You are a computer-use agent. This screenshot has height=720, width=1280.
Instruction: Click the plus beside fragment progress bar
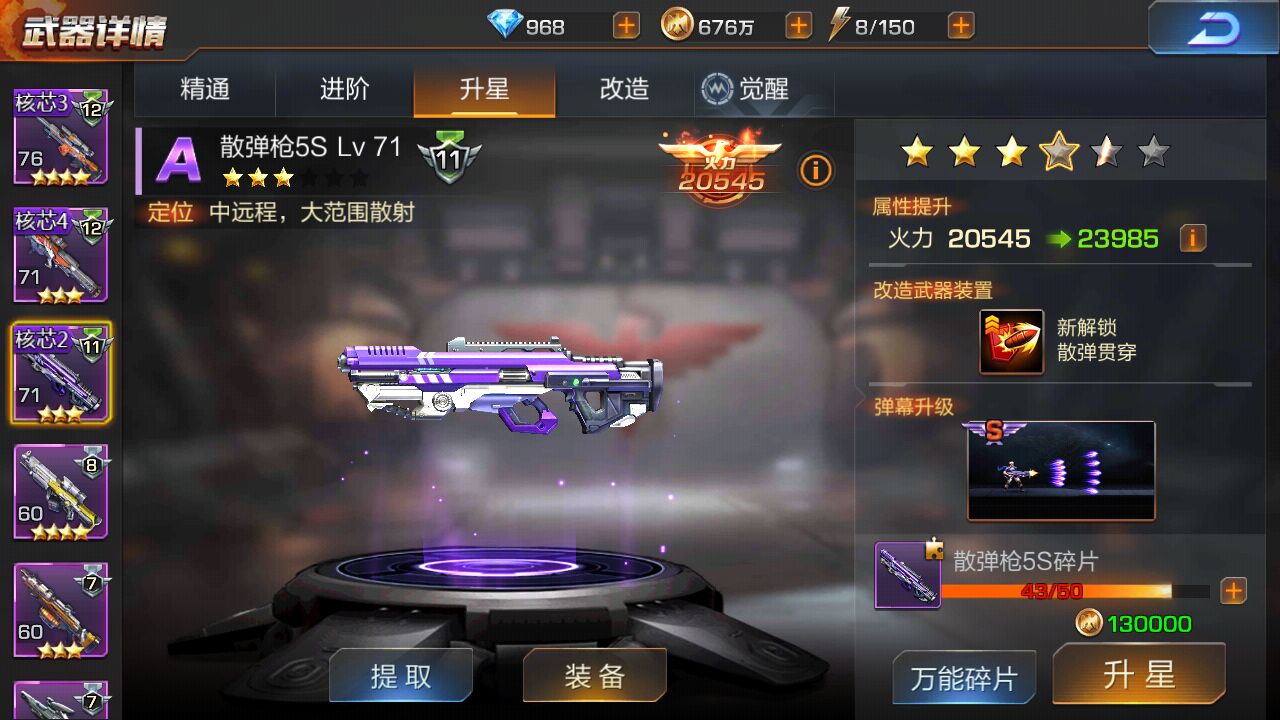point(1233,591)
